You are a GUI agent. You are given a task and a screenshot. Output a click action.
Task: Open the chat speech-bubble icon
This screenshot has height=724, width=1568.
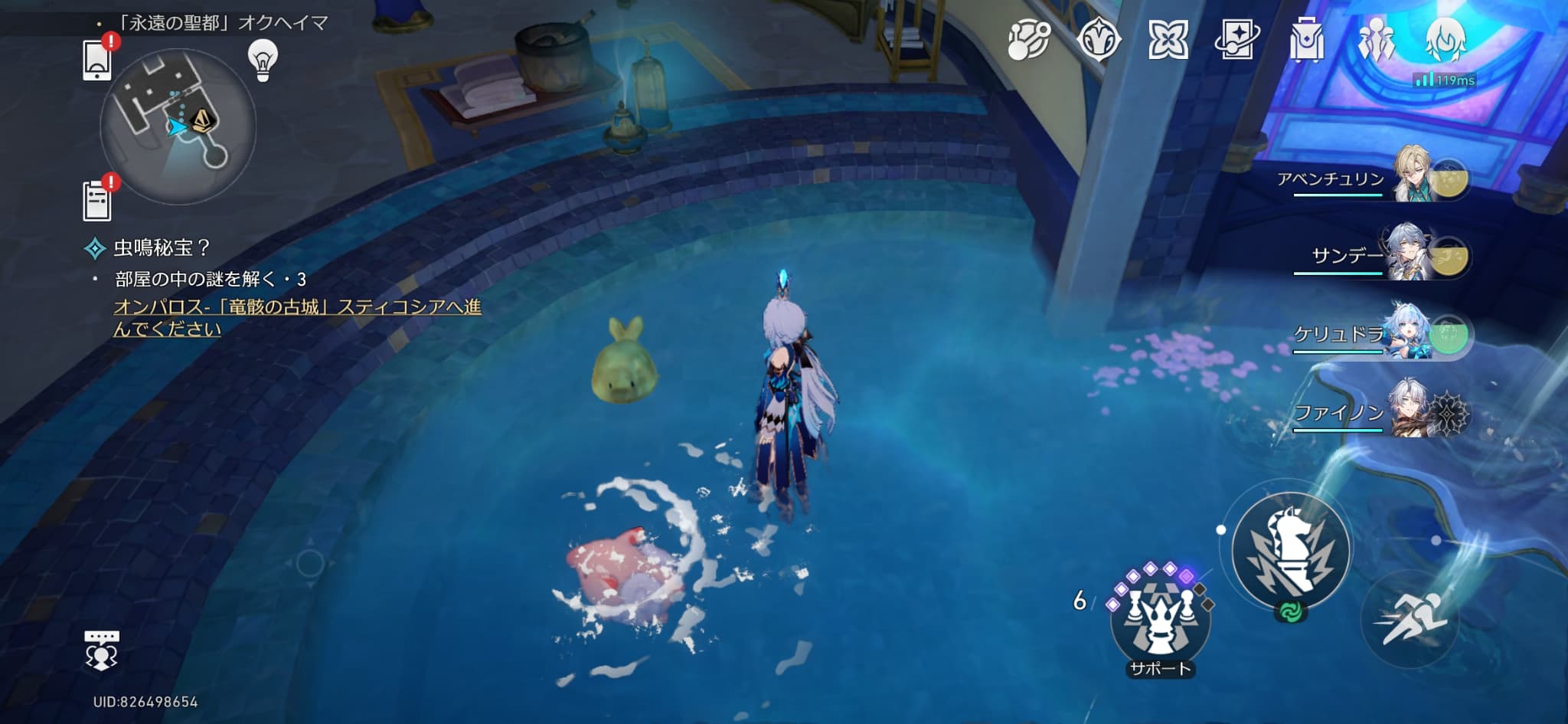click(102, 650)
